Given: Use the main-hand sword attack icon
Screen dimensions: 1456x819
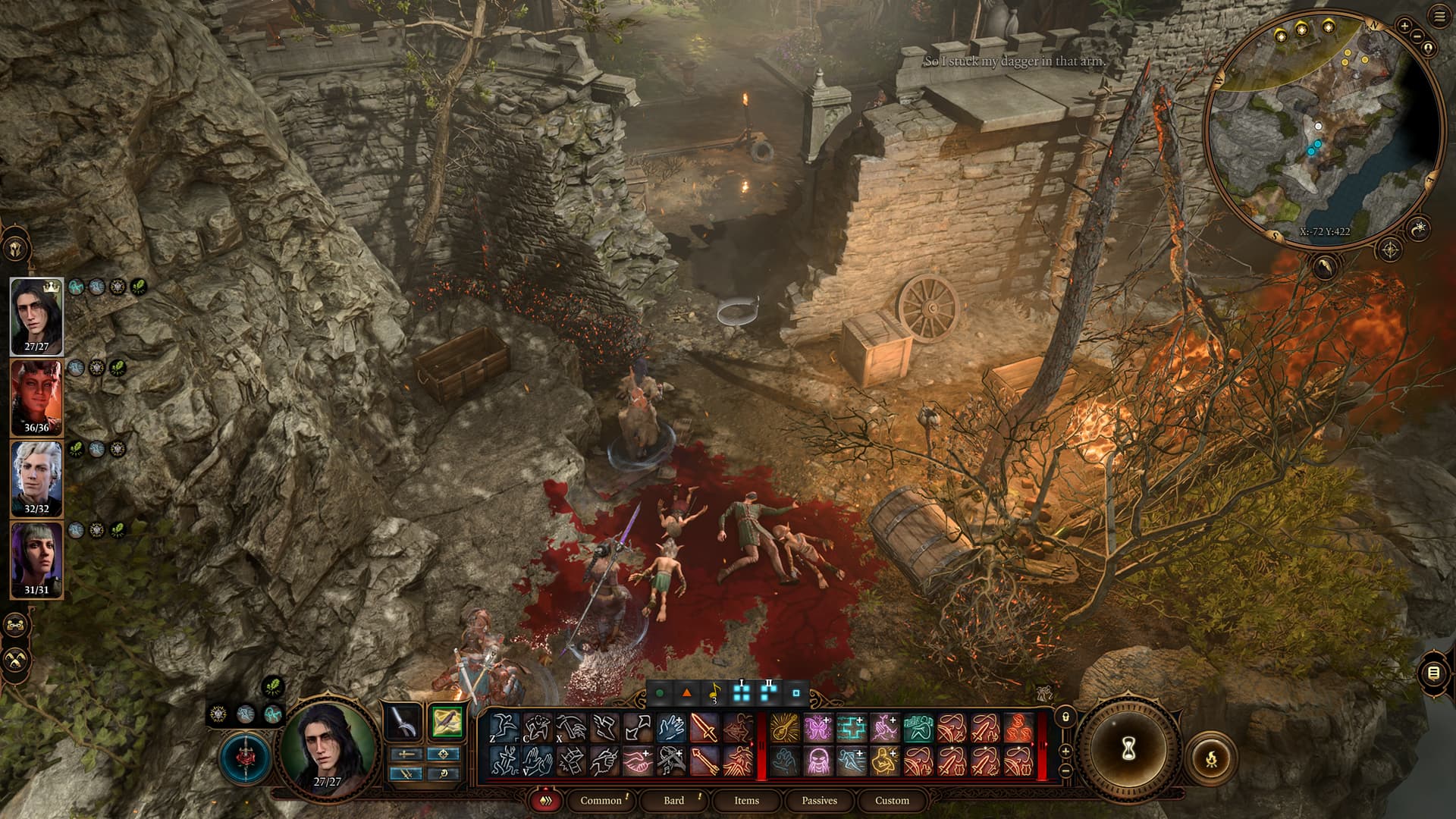Looking at the screenshot, I should 704,728.
